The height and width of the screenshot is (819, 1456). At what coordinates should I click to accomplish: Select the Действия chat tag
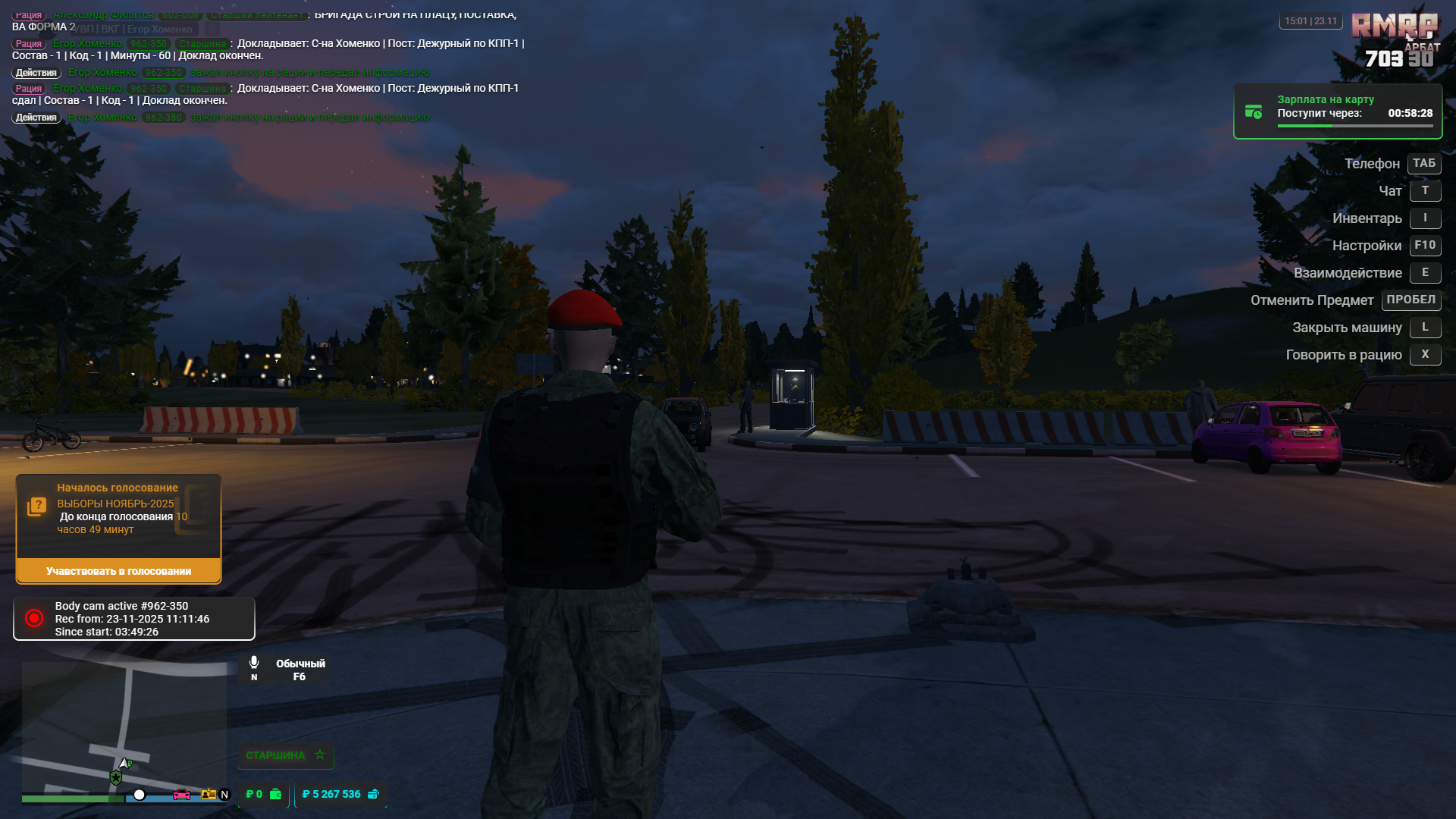(36, 72)
